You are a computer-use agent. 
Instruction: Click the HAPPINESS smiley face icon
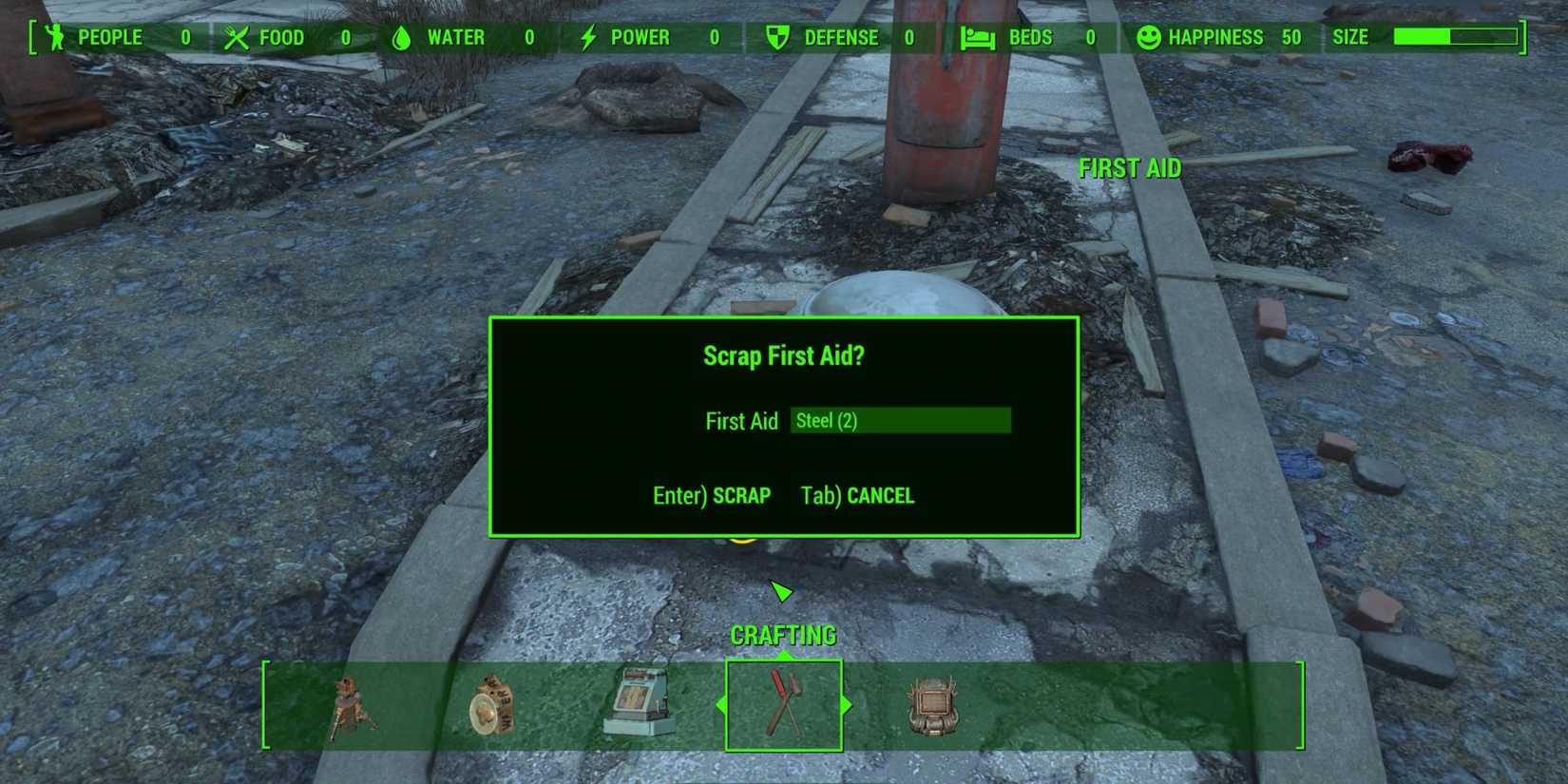point(1149,36)
